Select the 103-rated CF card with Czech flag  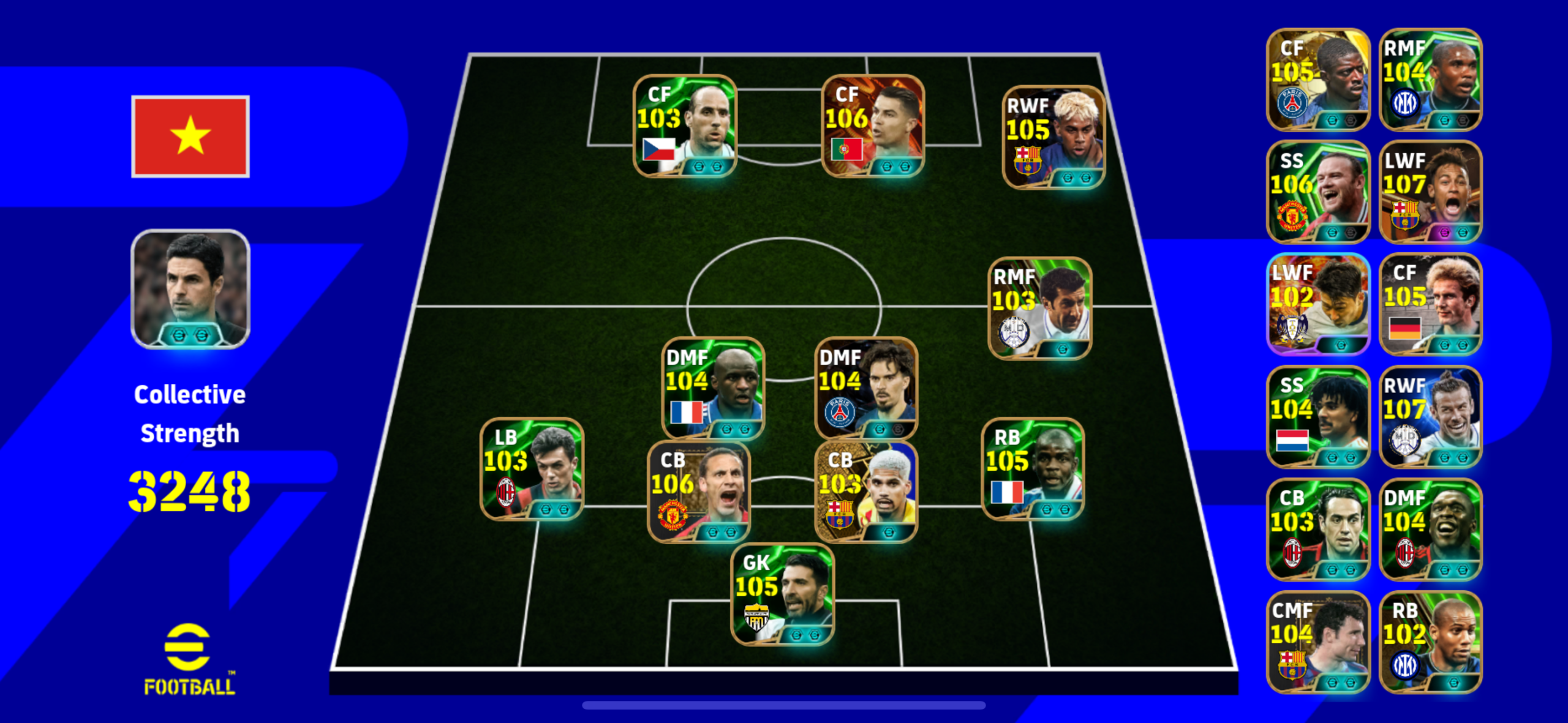pos(685,126)
